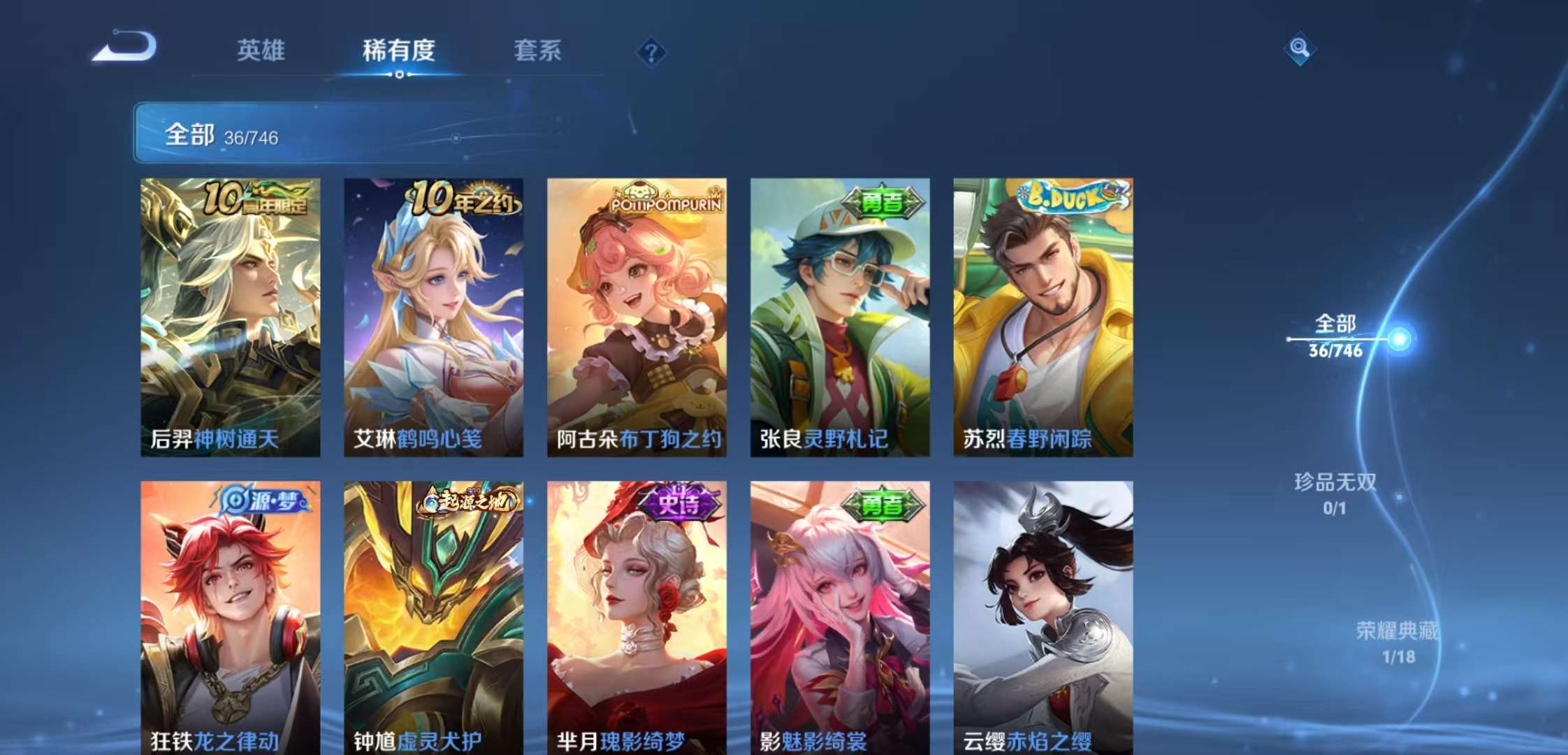Viewport: 1568px width, 755px height.
Task: Click the B.DUCK badge on 苏烈 skin
Action: pos(1068,199)
